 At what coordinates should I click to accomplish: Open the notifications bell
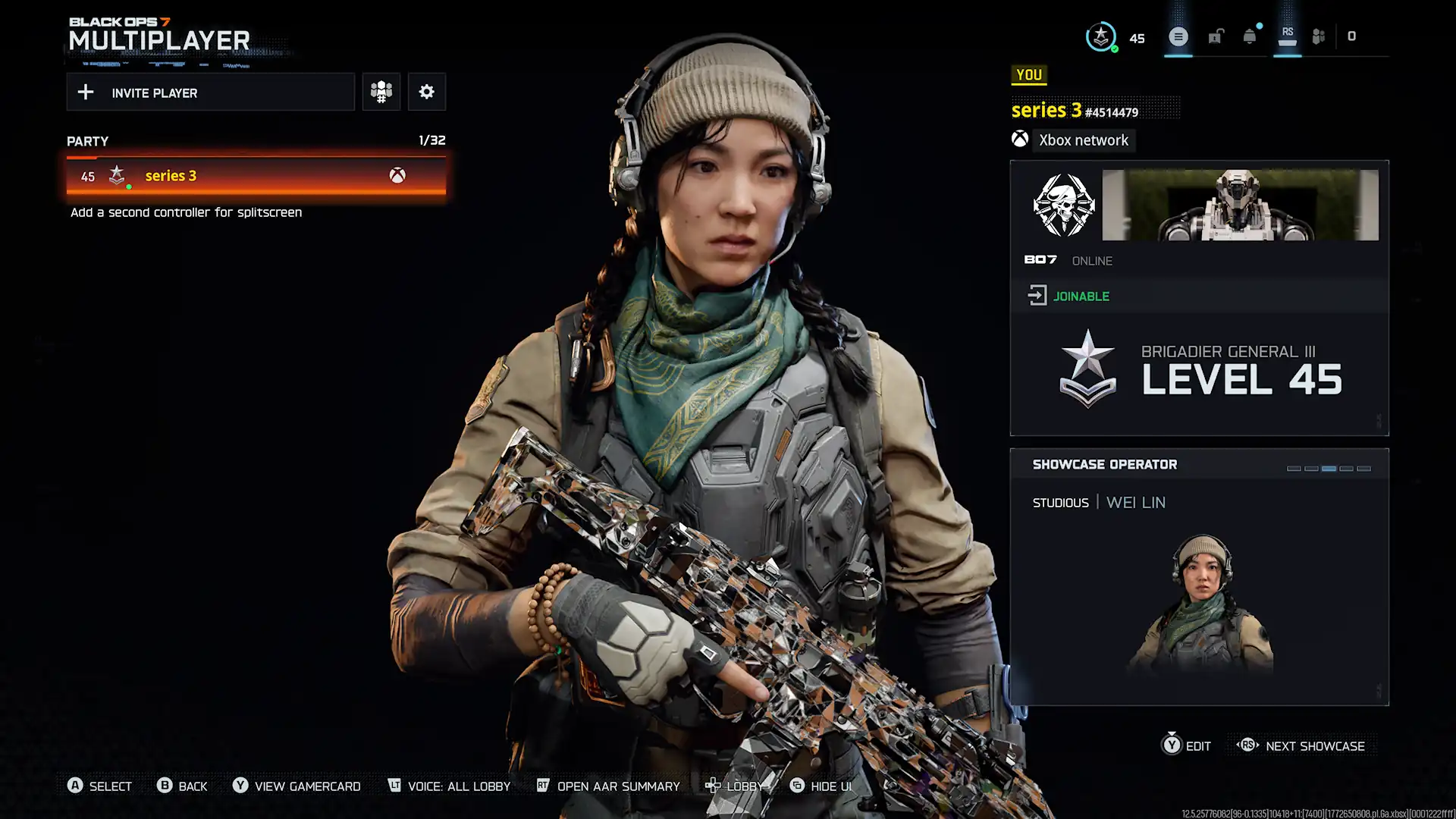(1247, 36)
